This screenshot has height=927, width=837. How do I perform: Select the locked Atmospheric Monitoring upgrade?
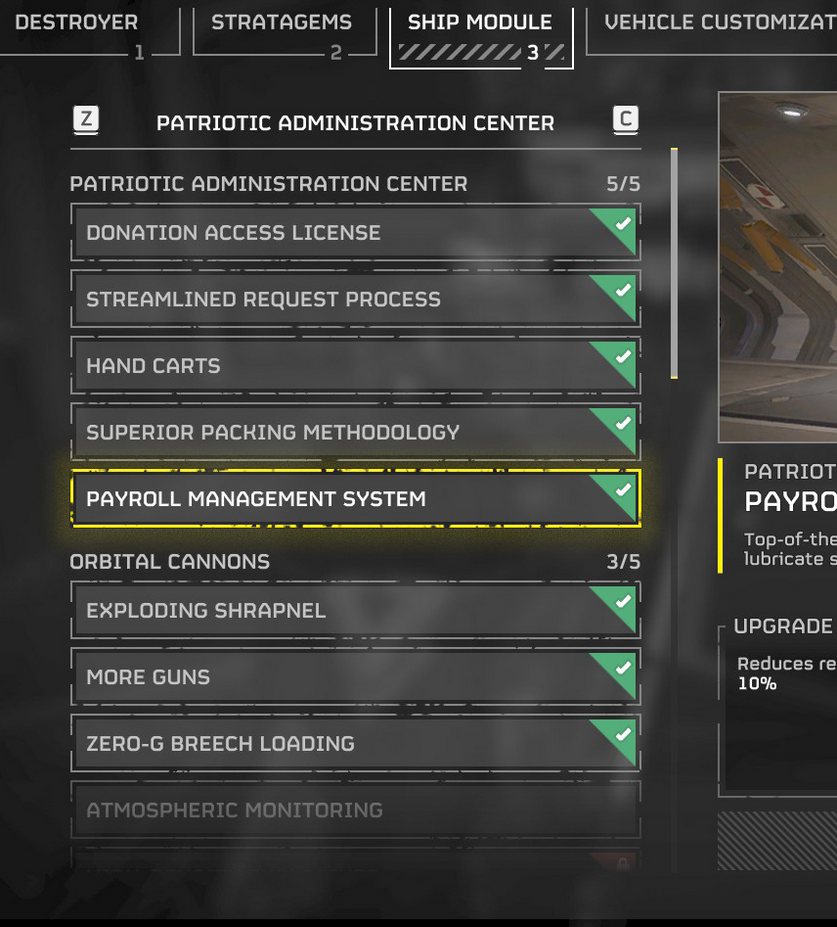pyautogui.click(x=355, y=810)
